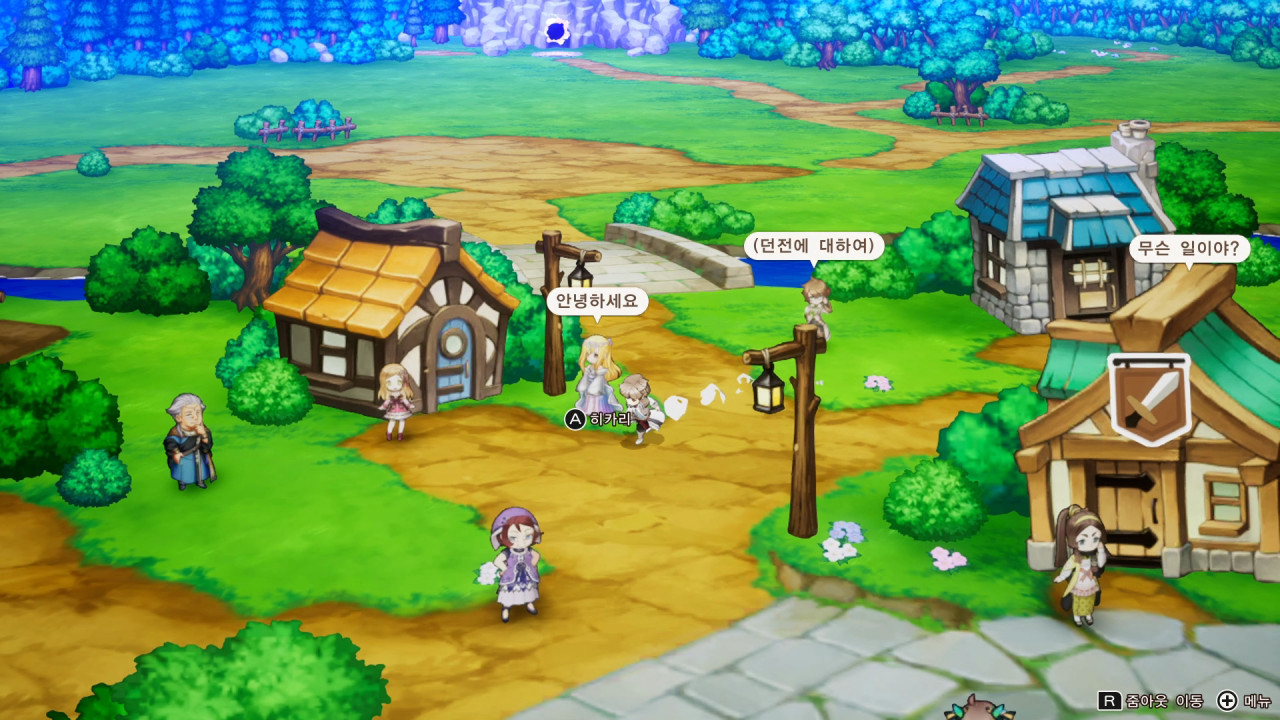
Task: Click the 무슨 일이야? speech bubble
Action: [x=1188, y=250]
